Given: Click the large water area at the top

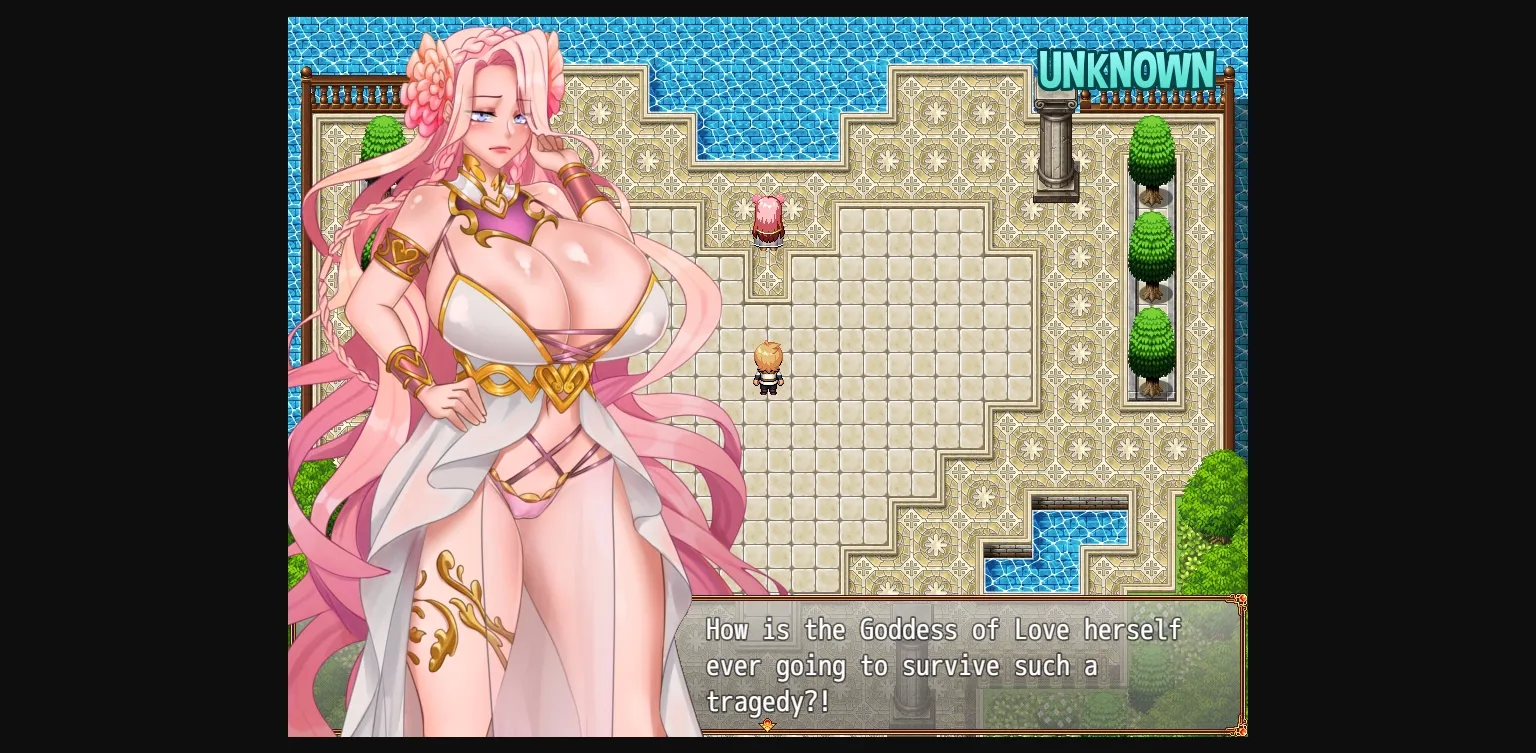Looking at the screenshot, I should 780,60.
